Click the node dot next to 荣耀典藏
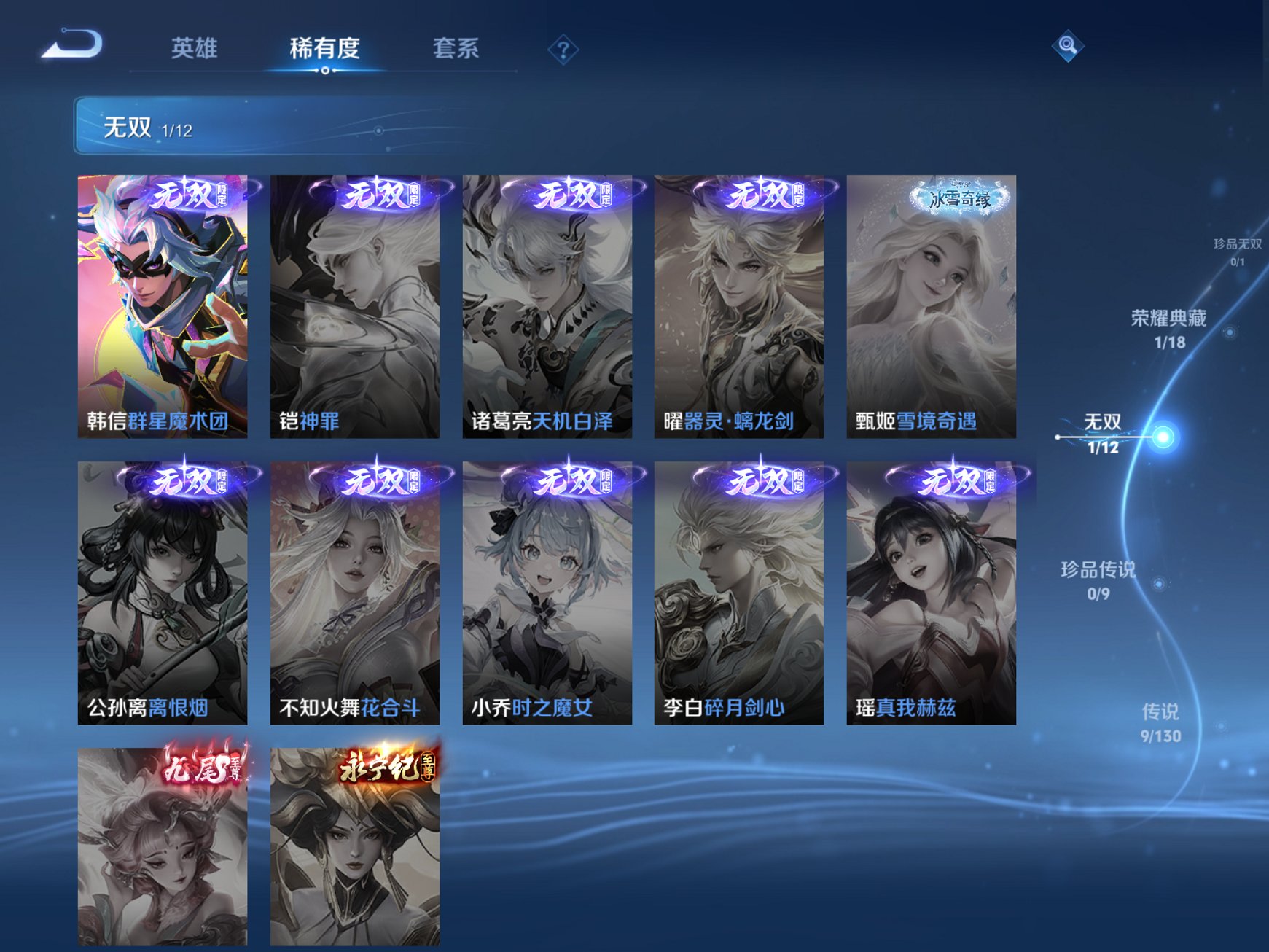Screen dimensions: 1269x952 (1229, 332)
